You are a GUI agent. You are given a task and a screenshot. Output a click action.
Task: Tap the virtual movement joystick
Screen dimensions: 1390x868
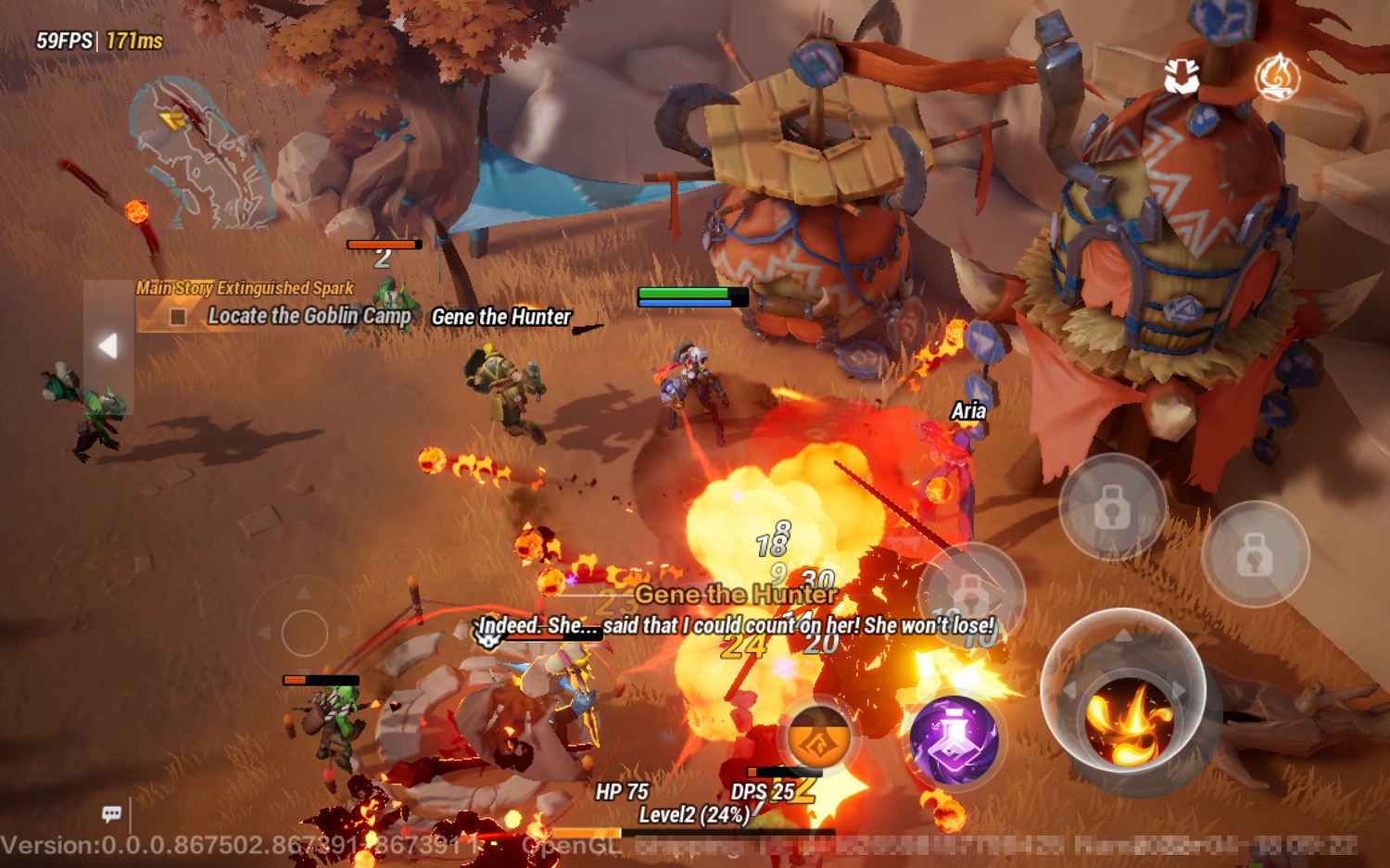pos(305,633)
